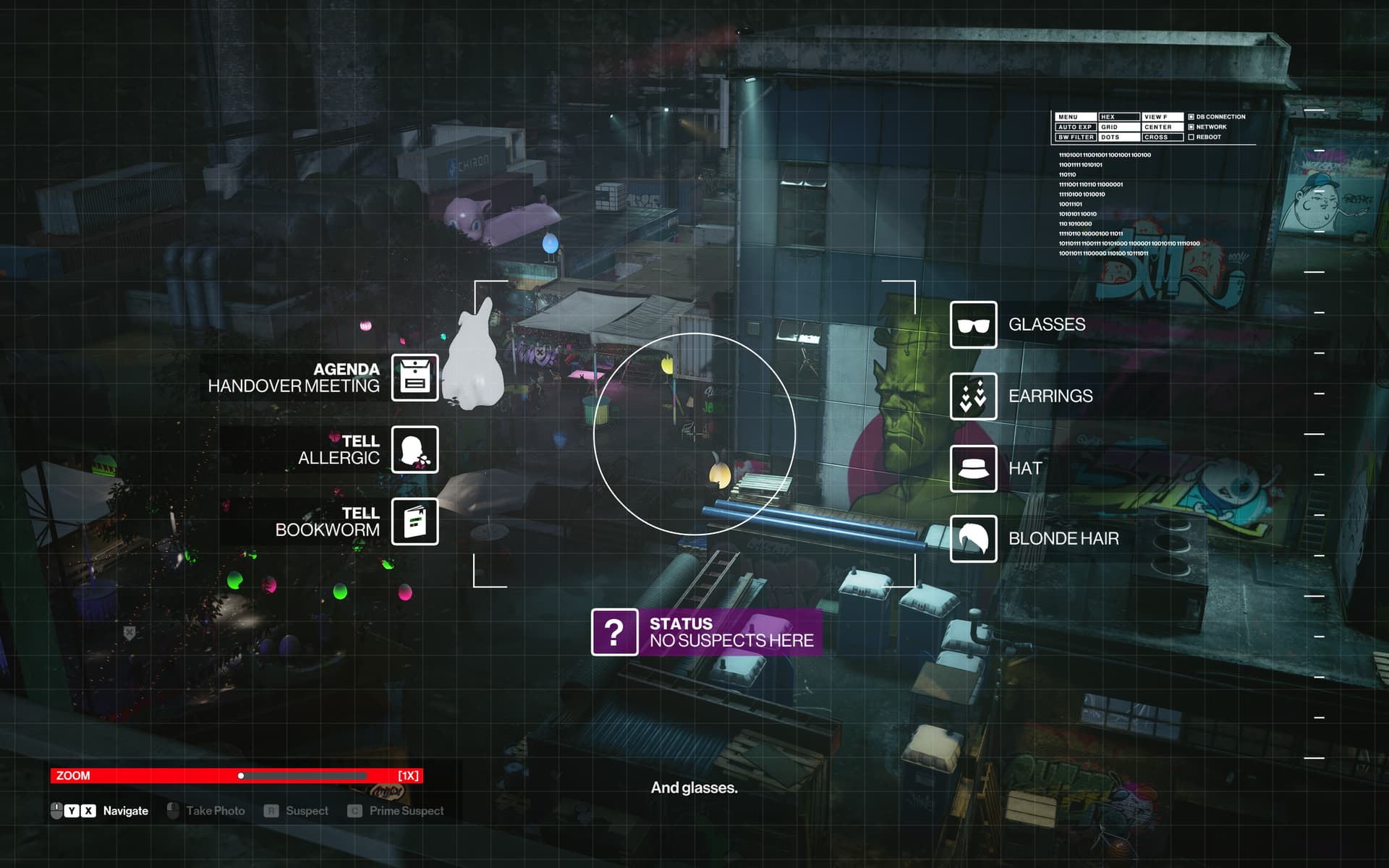Select the Glasses suspect trait
Image resolution: width=1389 pixels, height=868 pixels.
(973, 325)
